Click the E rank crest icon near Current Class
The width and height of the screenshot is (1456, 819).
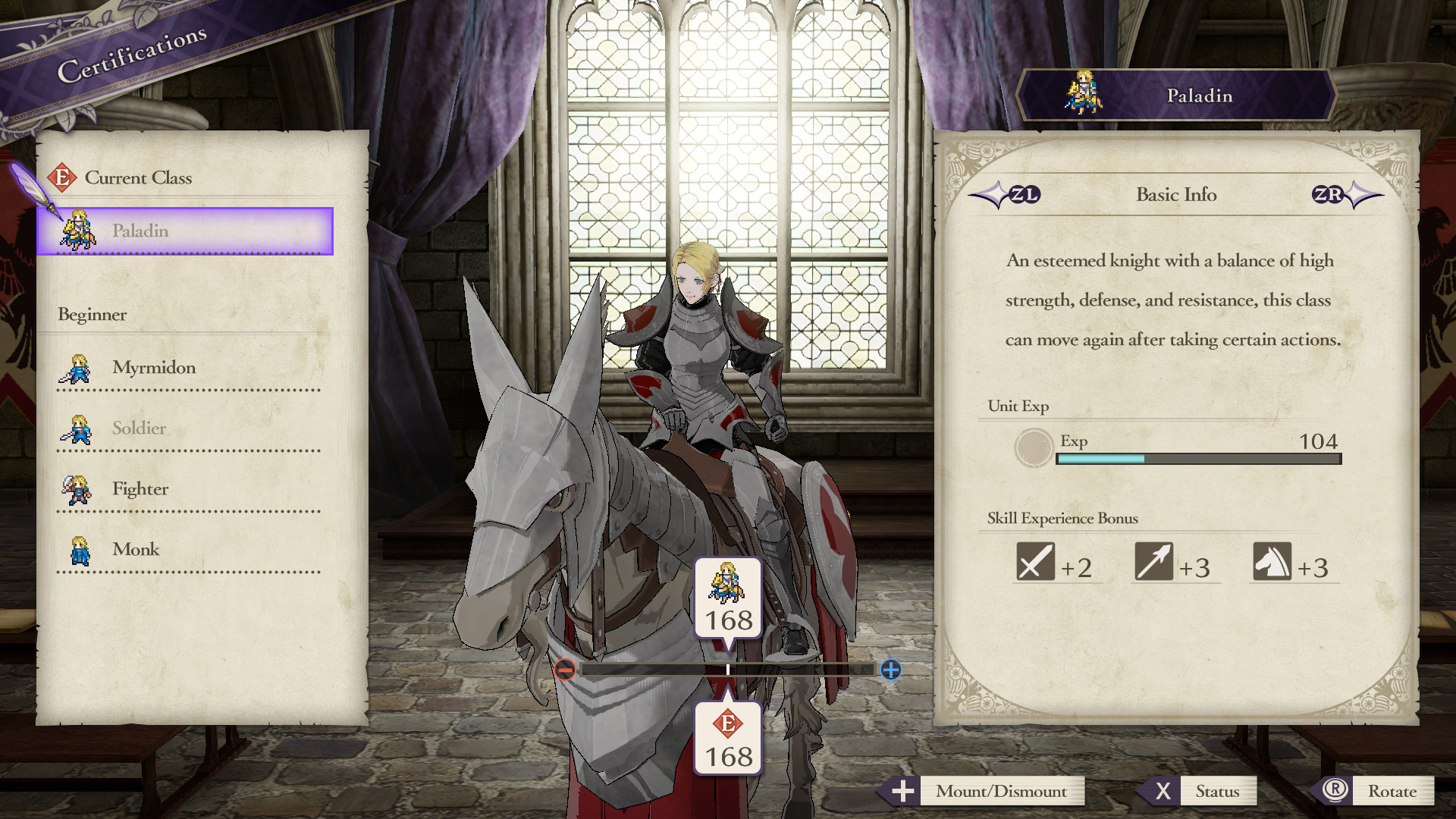[64, 177]
